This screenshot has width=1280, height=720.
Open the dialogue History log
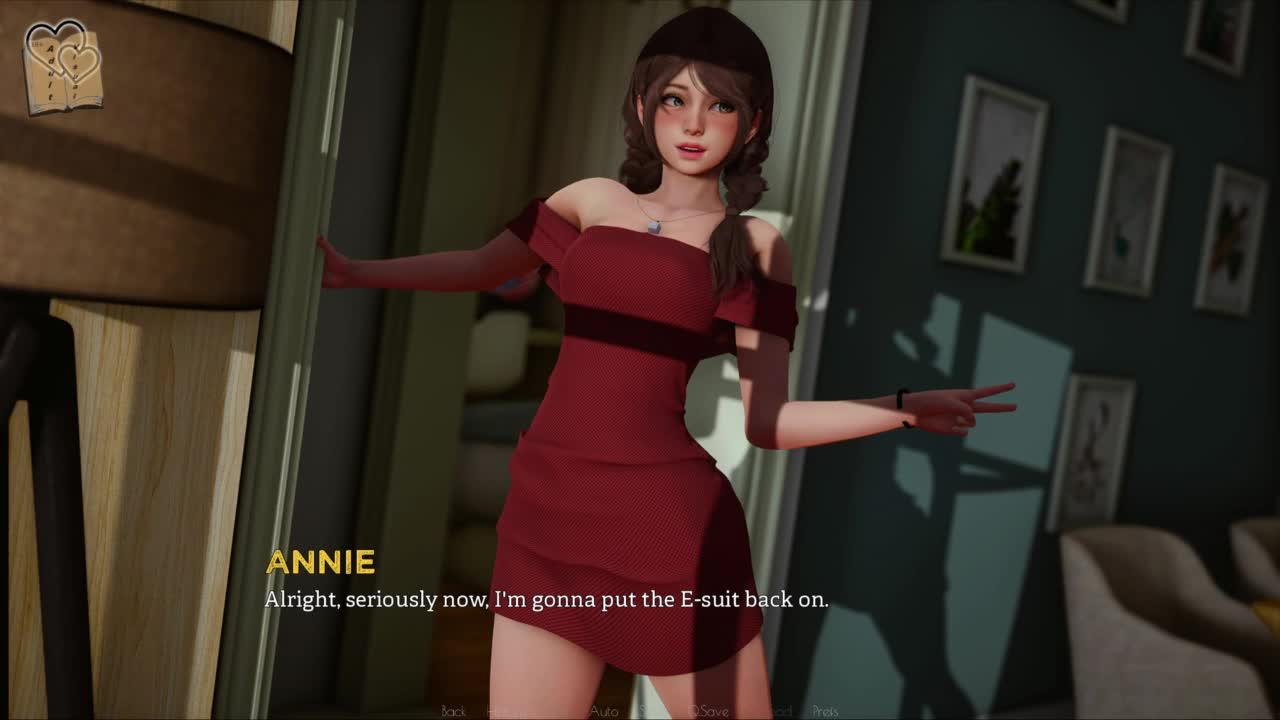pyautogui.click(x=504, y=711)
